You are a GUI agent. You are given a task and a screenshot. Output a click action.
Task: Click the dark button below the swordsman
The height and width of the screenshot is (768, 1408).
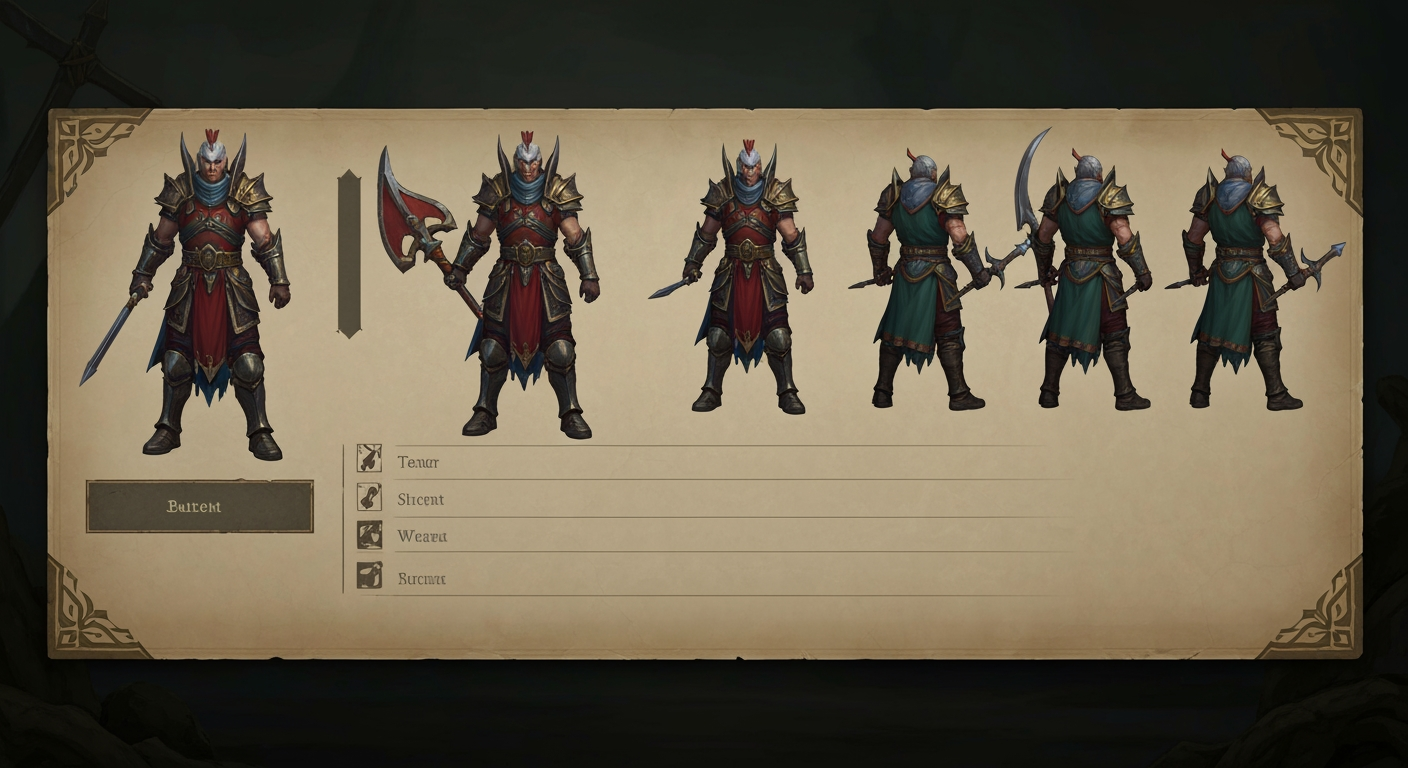199,506
